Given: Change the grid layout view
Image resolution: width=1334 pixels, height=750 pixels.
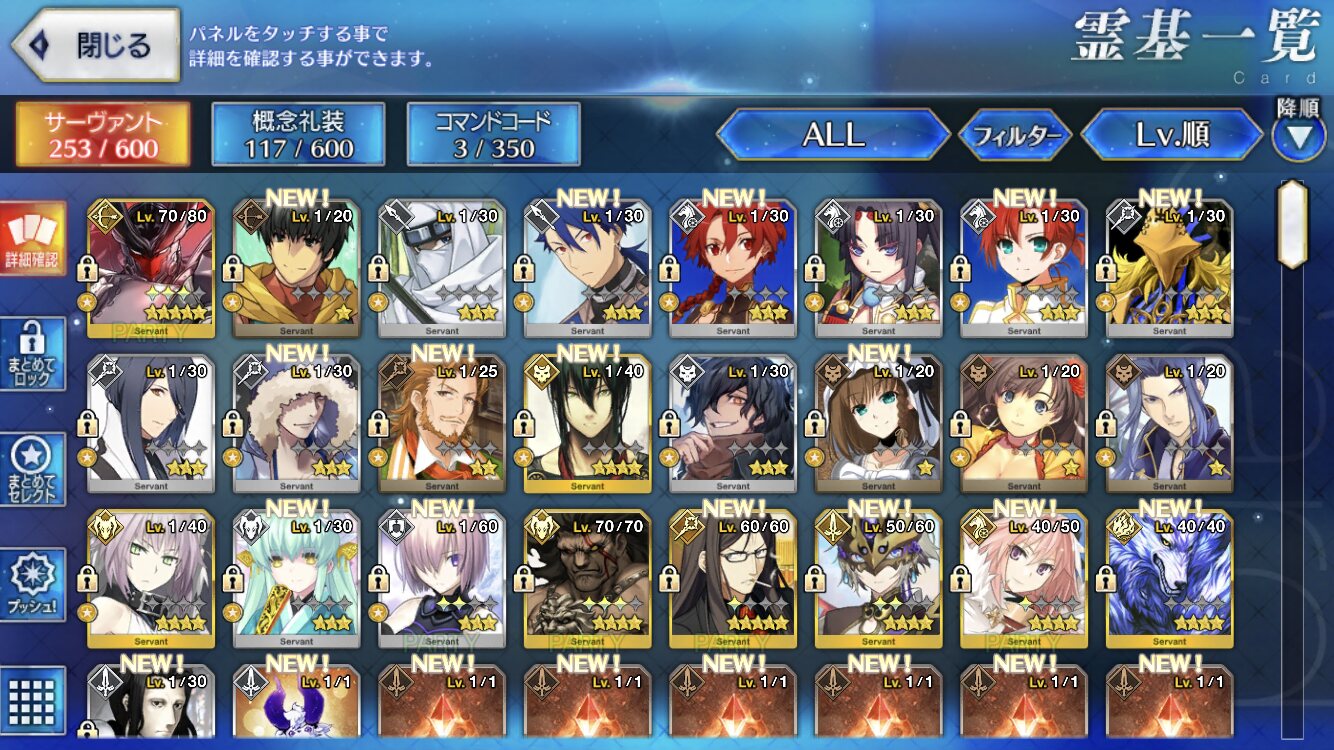Looking at the screenshot, I should tap(33, 698).
